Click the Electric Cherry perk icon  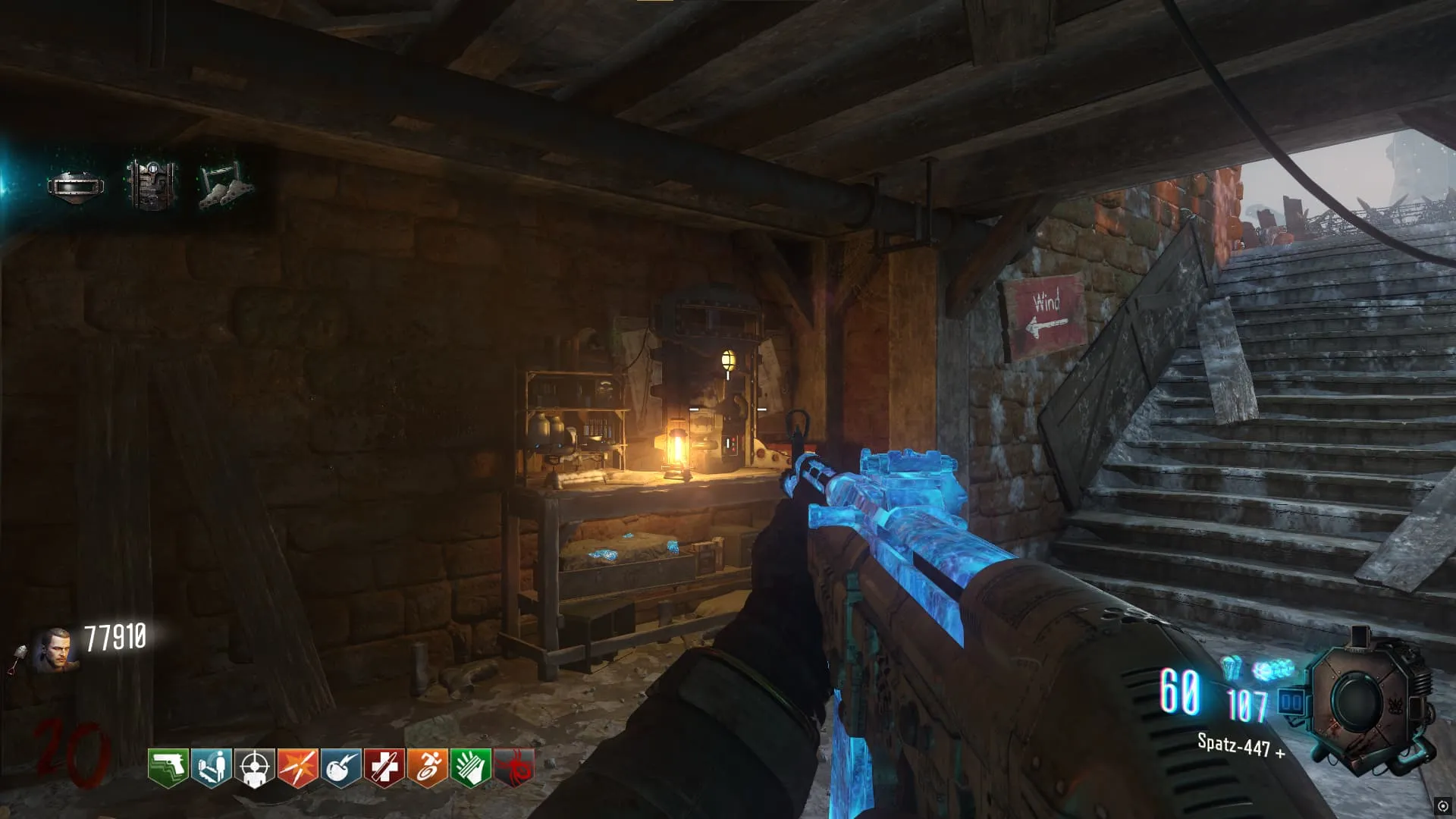(341, 767)
